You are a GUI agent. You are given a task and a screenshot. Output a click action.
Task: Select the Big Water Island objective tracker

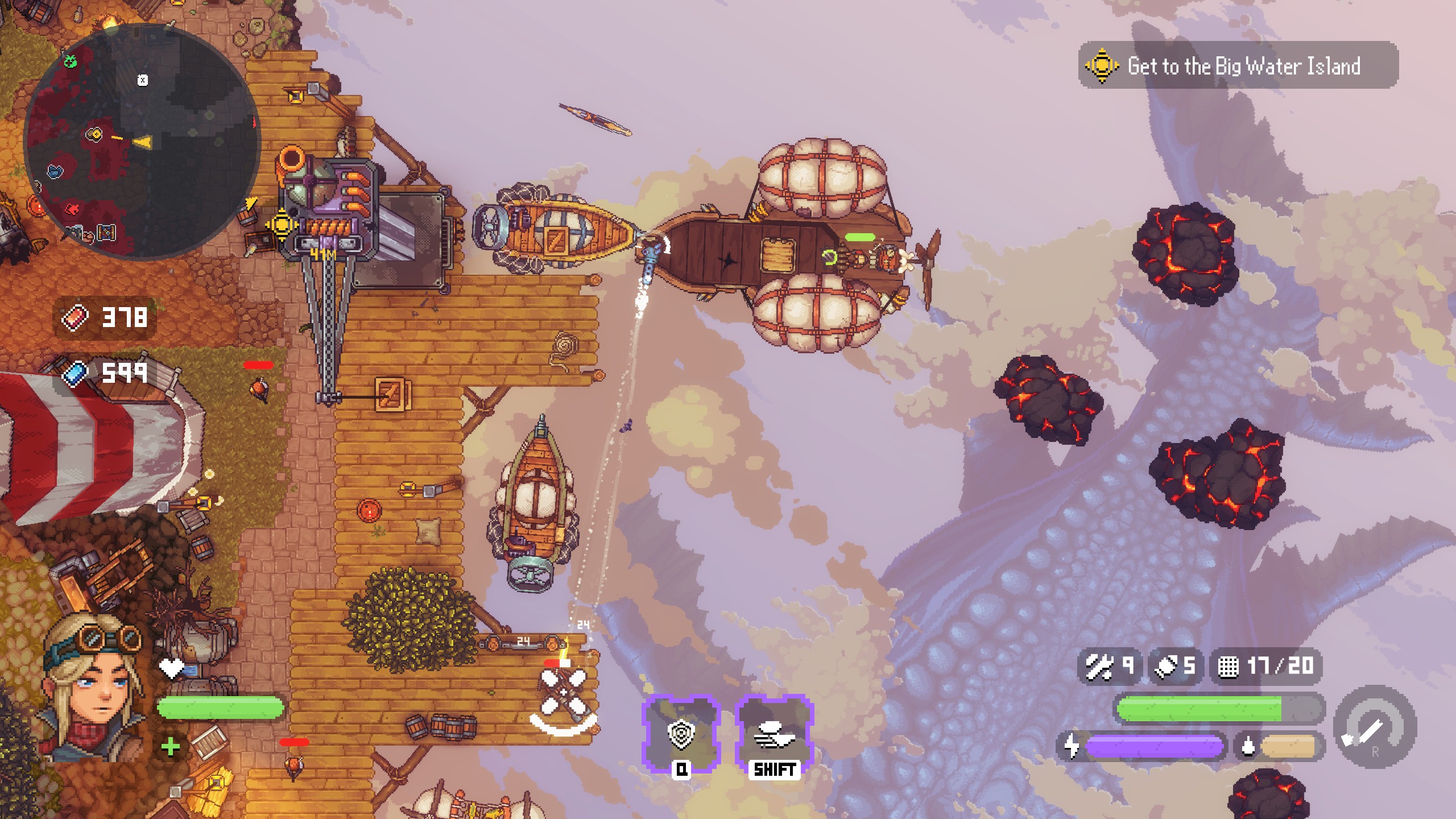pos(1238,66)
